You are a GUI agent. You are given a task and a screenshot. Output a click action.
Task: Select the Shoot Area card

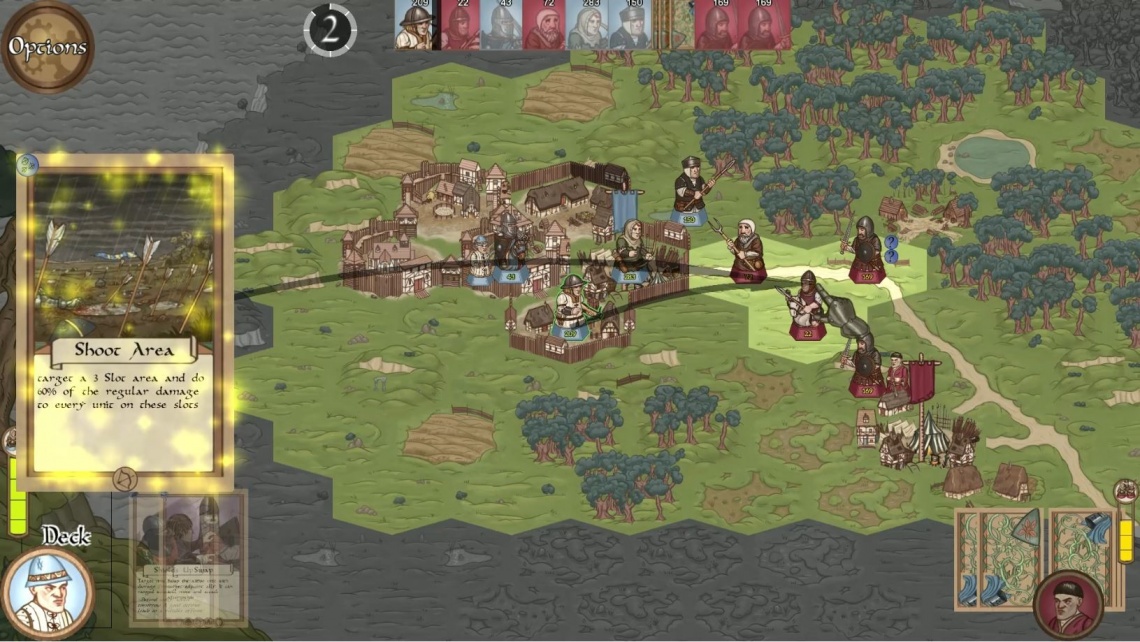125,320
